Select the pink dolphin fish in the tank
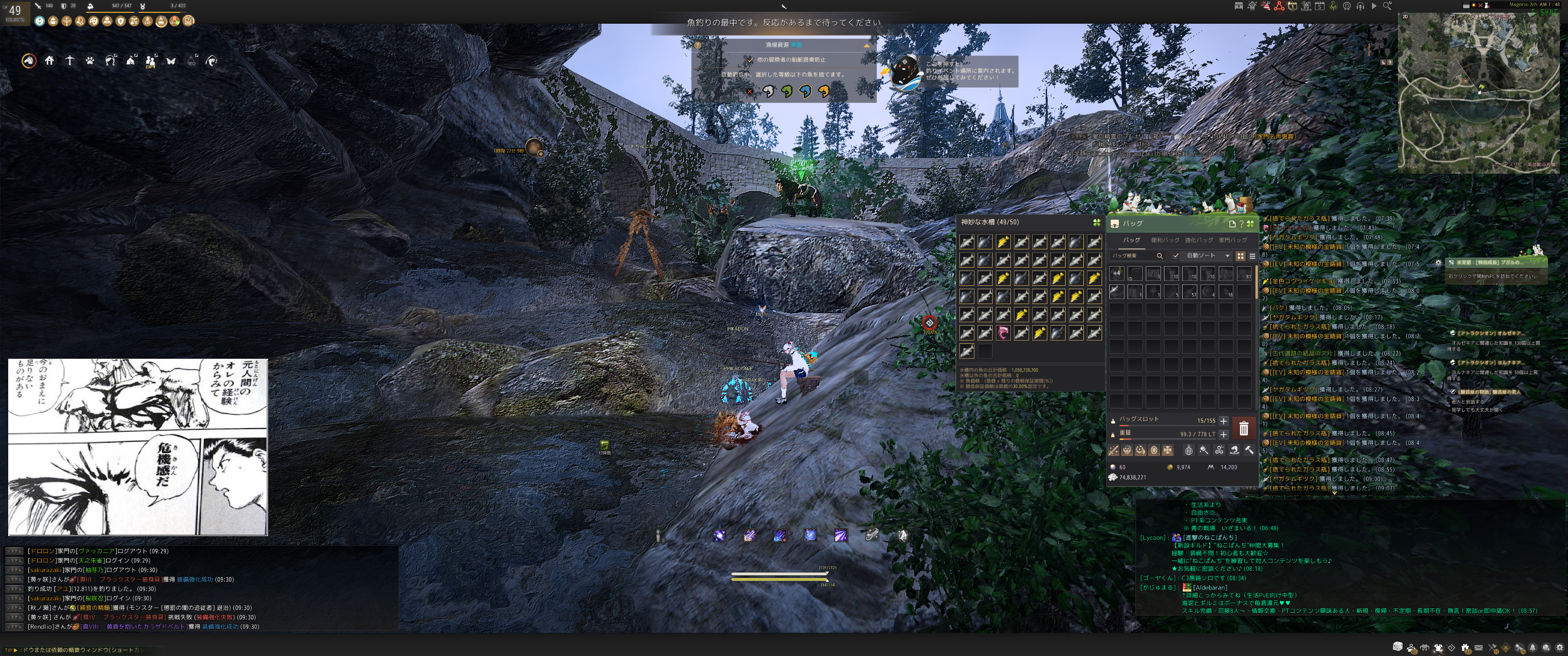This screenshot has width=1568, height=656. tap(1003, 333)
